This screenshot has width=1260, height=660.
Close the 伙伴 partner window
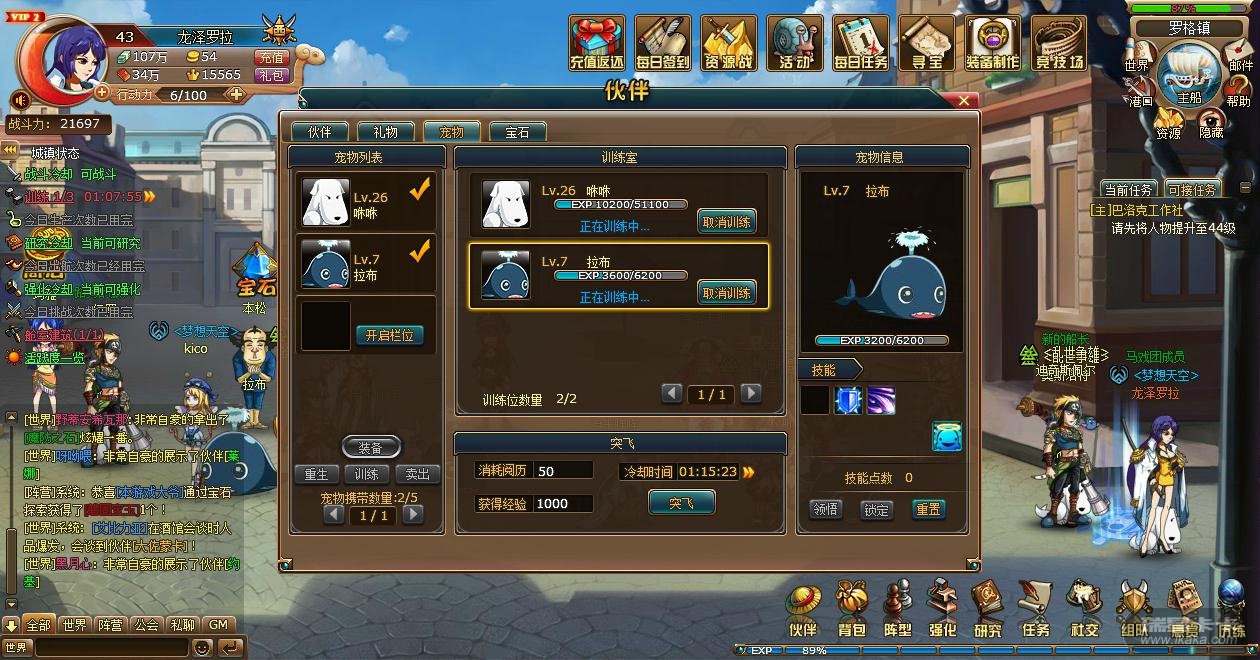pos(964,100)
